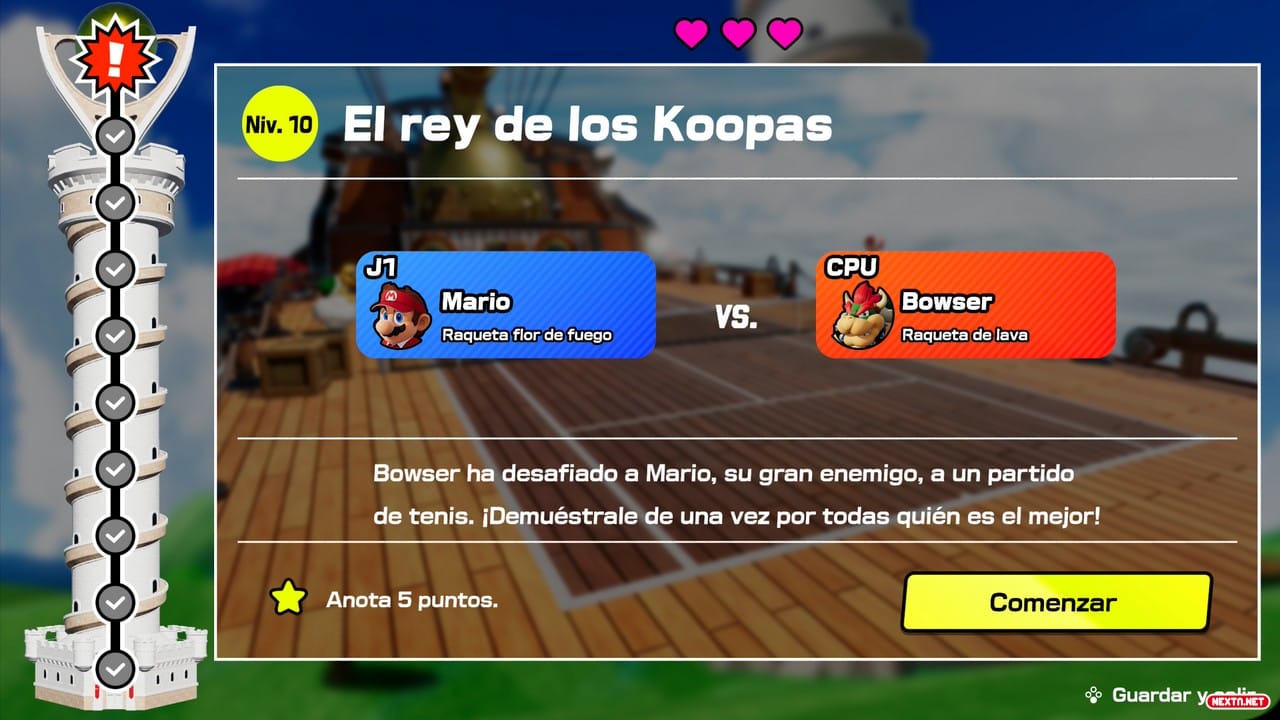The width and height of the screenshot is (1280, 720).
Task: Click the leftmost pink heart icon
Action: [690, 32]
